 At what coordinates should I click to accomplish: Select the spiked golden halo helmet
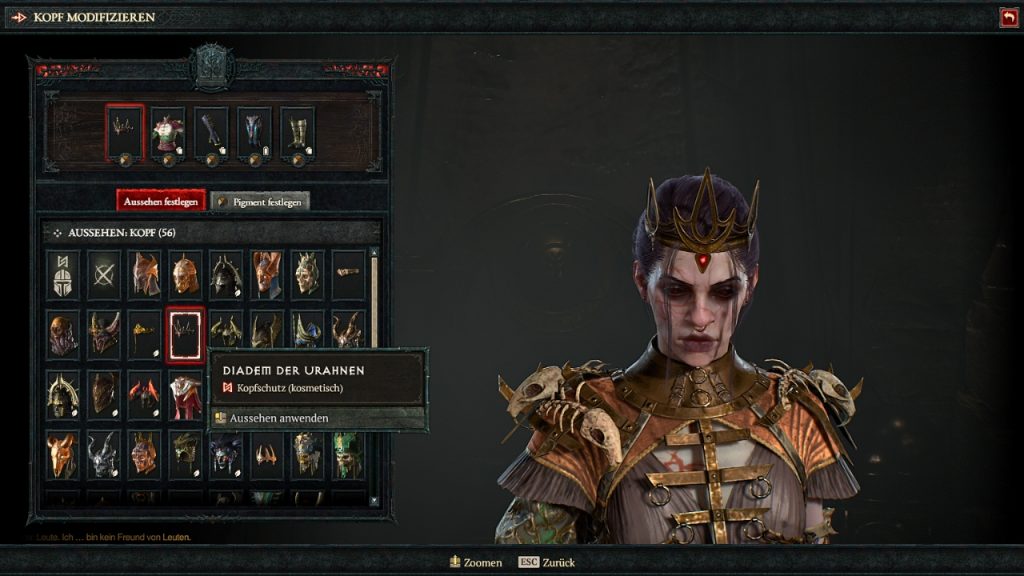[63, 394]
